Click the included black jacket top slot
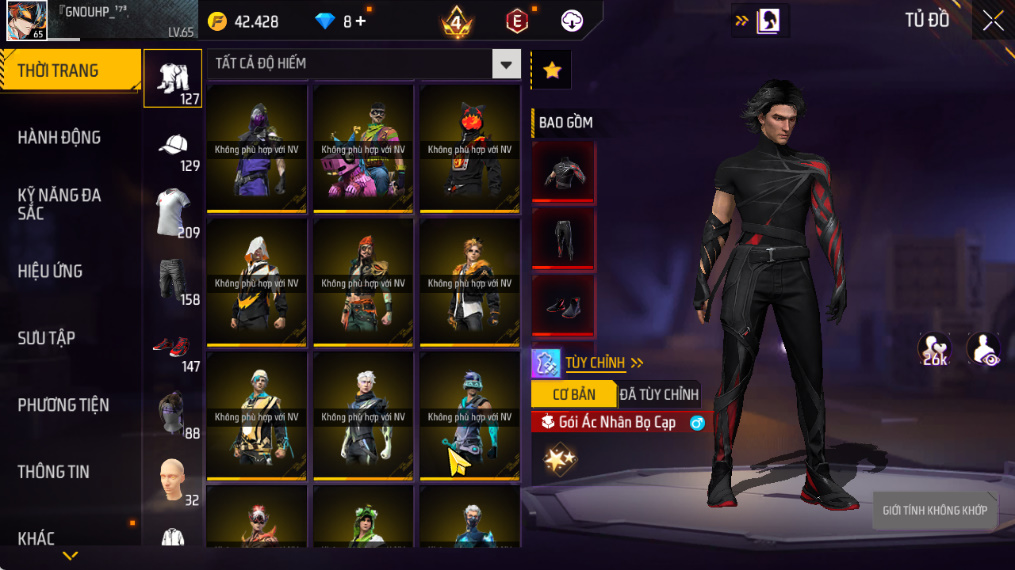1015x570 pixels. click(563, 173)
